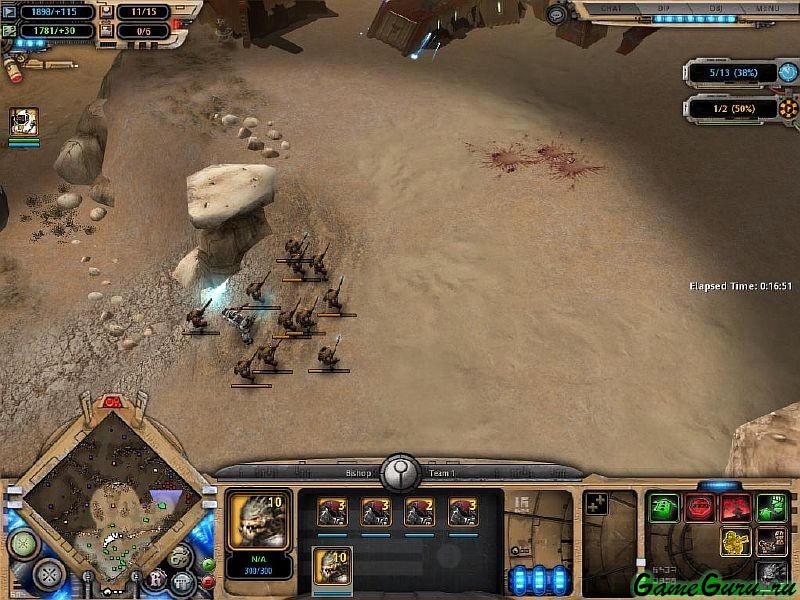The image size is (800, 600).
Task: Open the MENU tab
Action: pyautogui.click(x=768, y=7)
